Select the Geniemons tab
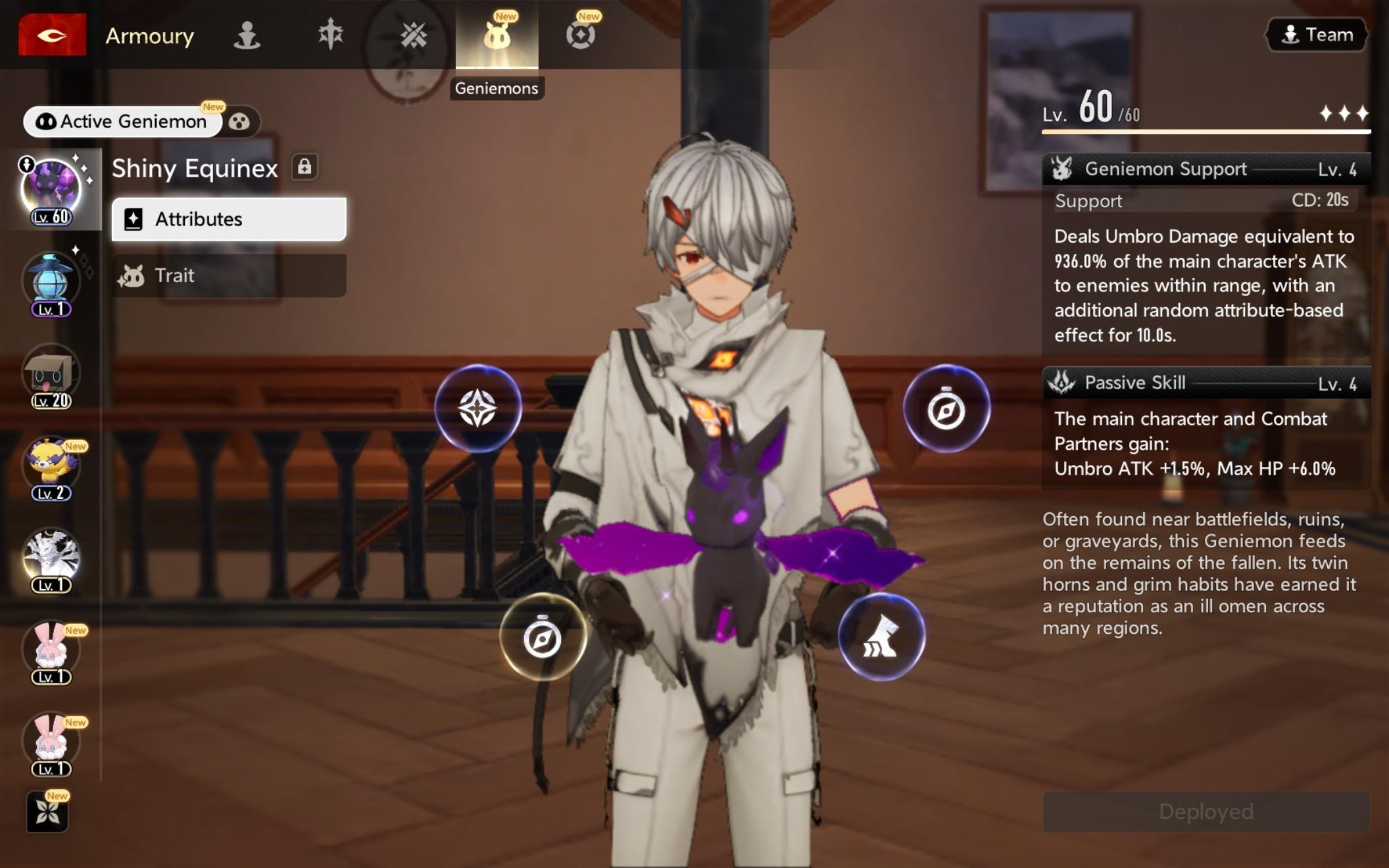The image size is (1389, 868). [x=497, y=35]
